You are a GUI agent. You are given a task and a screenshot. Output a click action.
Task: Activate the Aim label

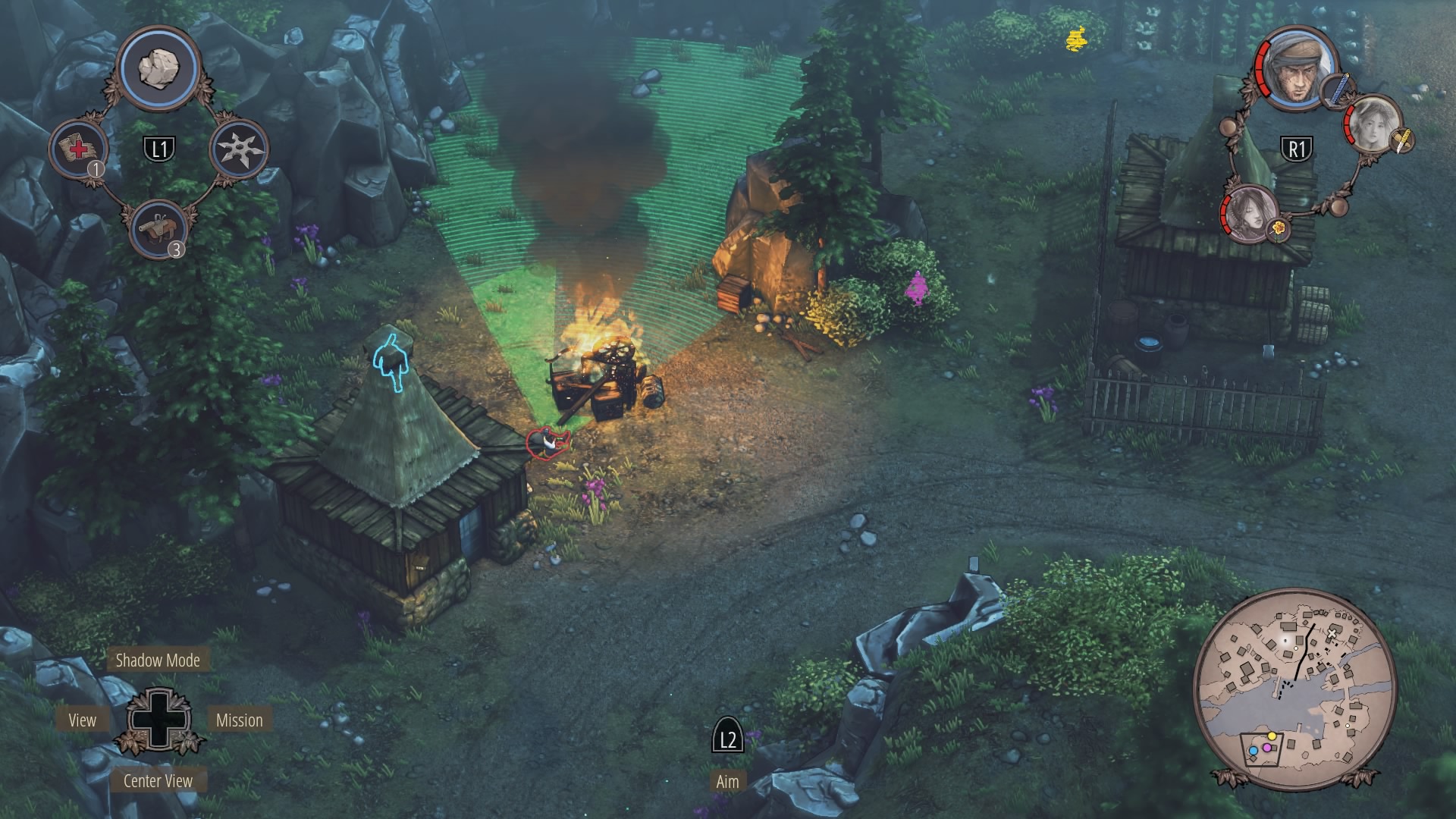727,782
